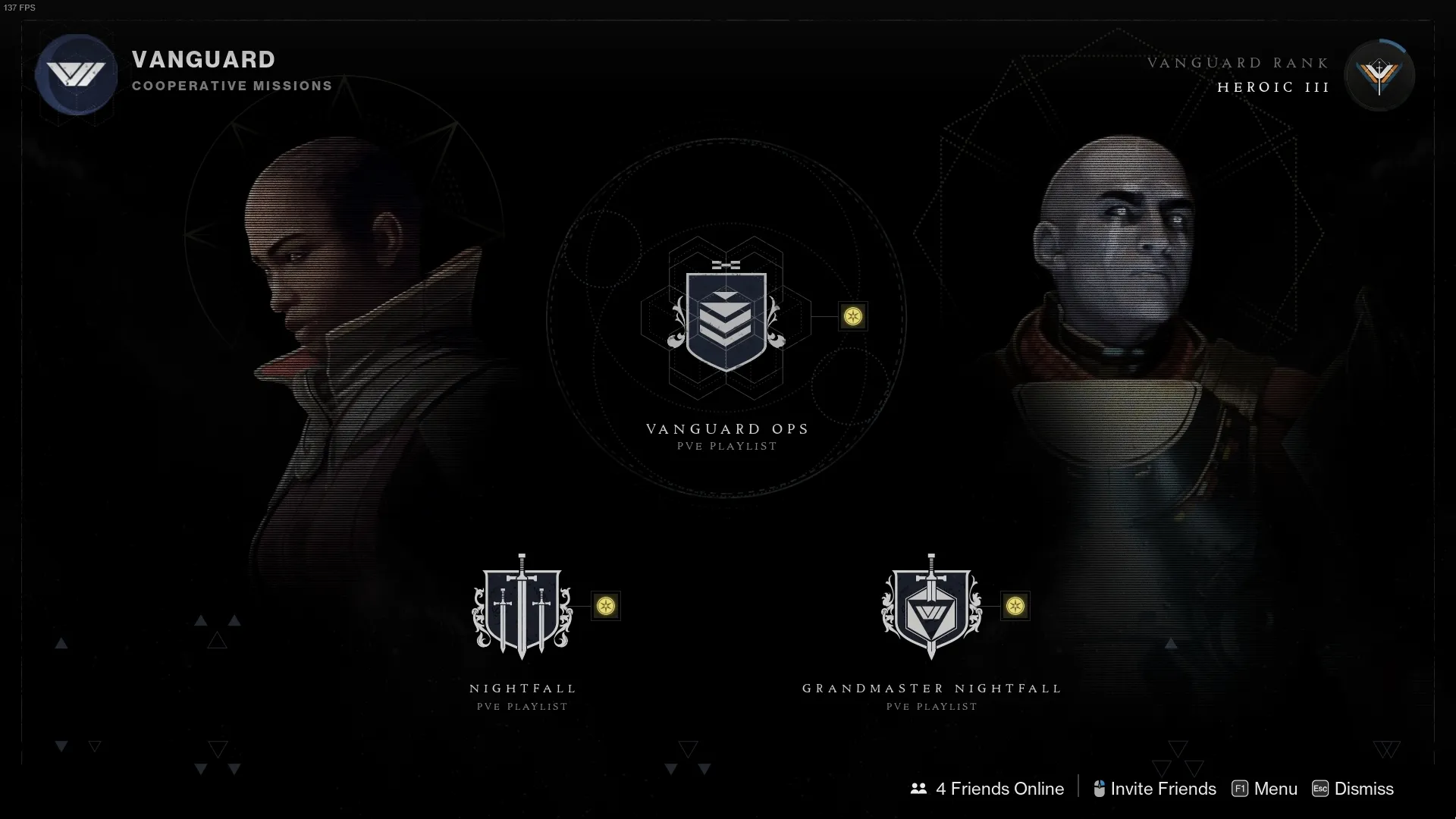
Task: Choose Invite Friends
Action: click(x=1154, y=789)
